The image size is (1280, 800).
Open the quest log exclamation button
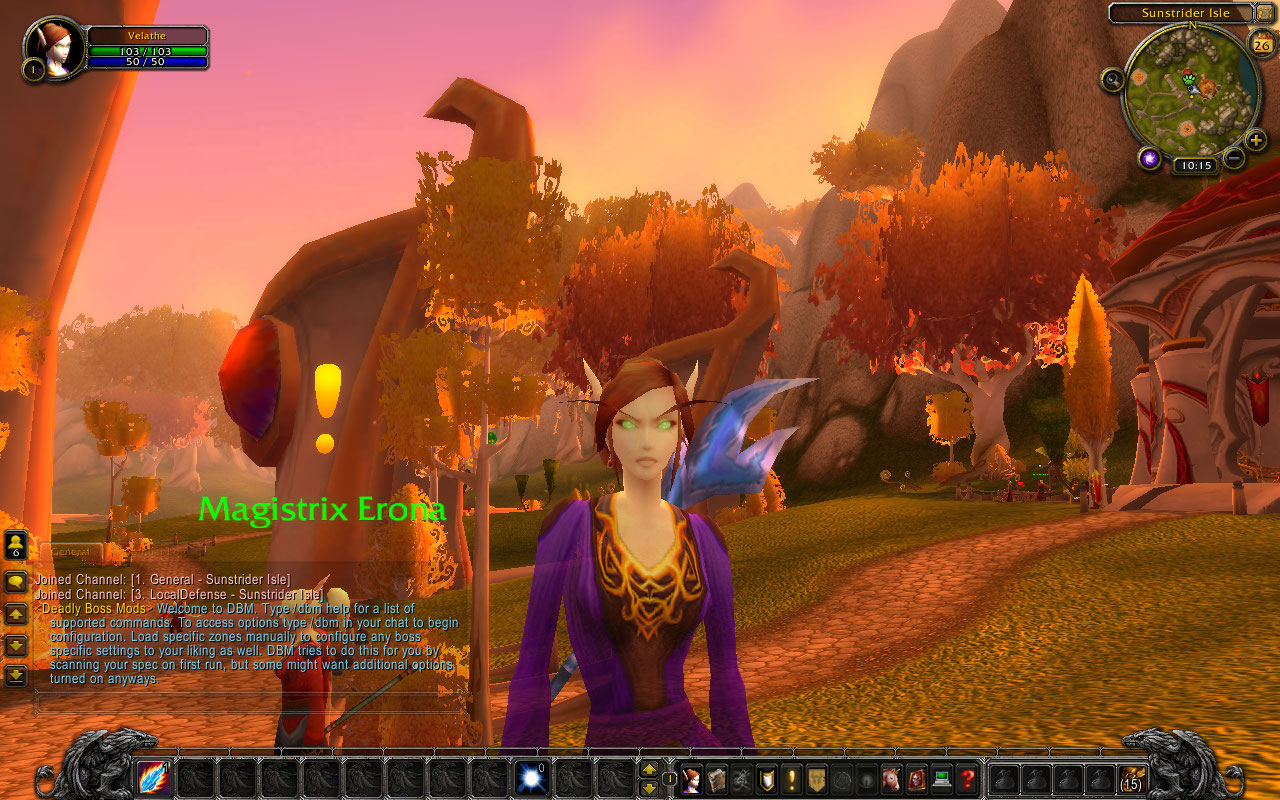click(x=792, y=779)
